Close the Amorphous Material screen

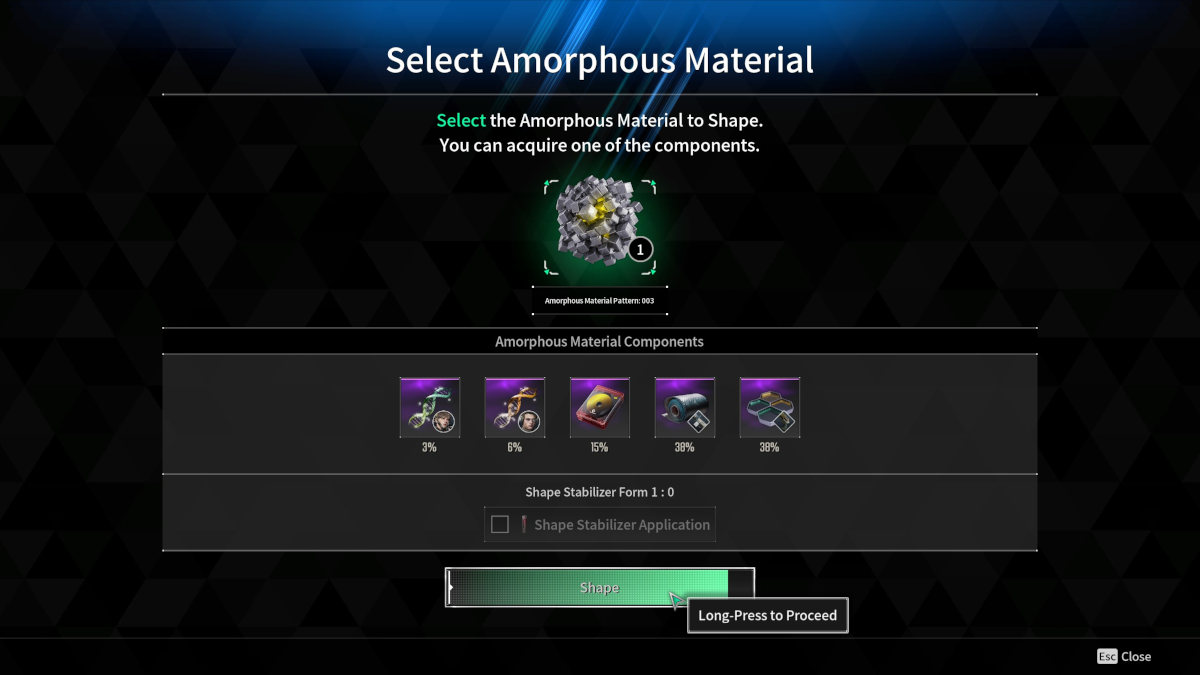pyautogui.click(x=1124, y=657)
